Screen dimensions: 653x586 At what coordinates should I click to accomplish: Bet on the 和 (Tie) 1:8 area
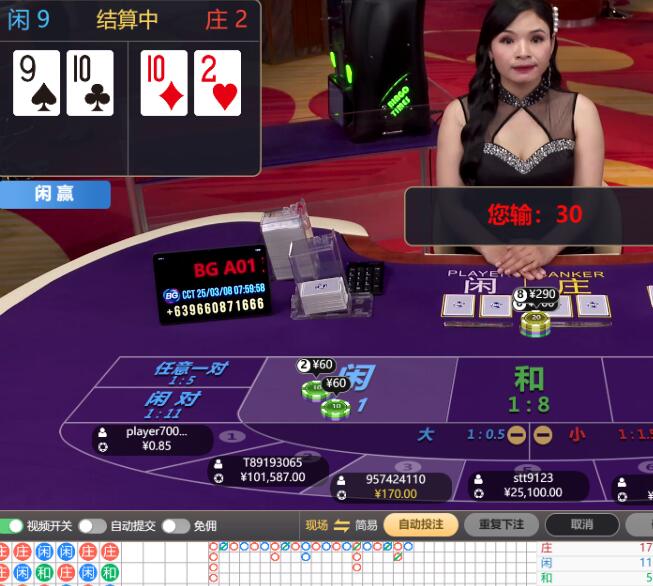coord(529,388)
